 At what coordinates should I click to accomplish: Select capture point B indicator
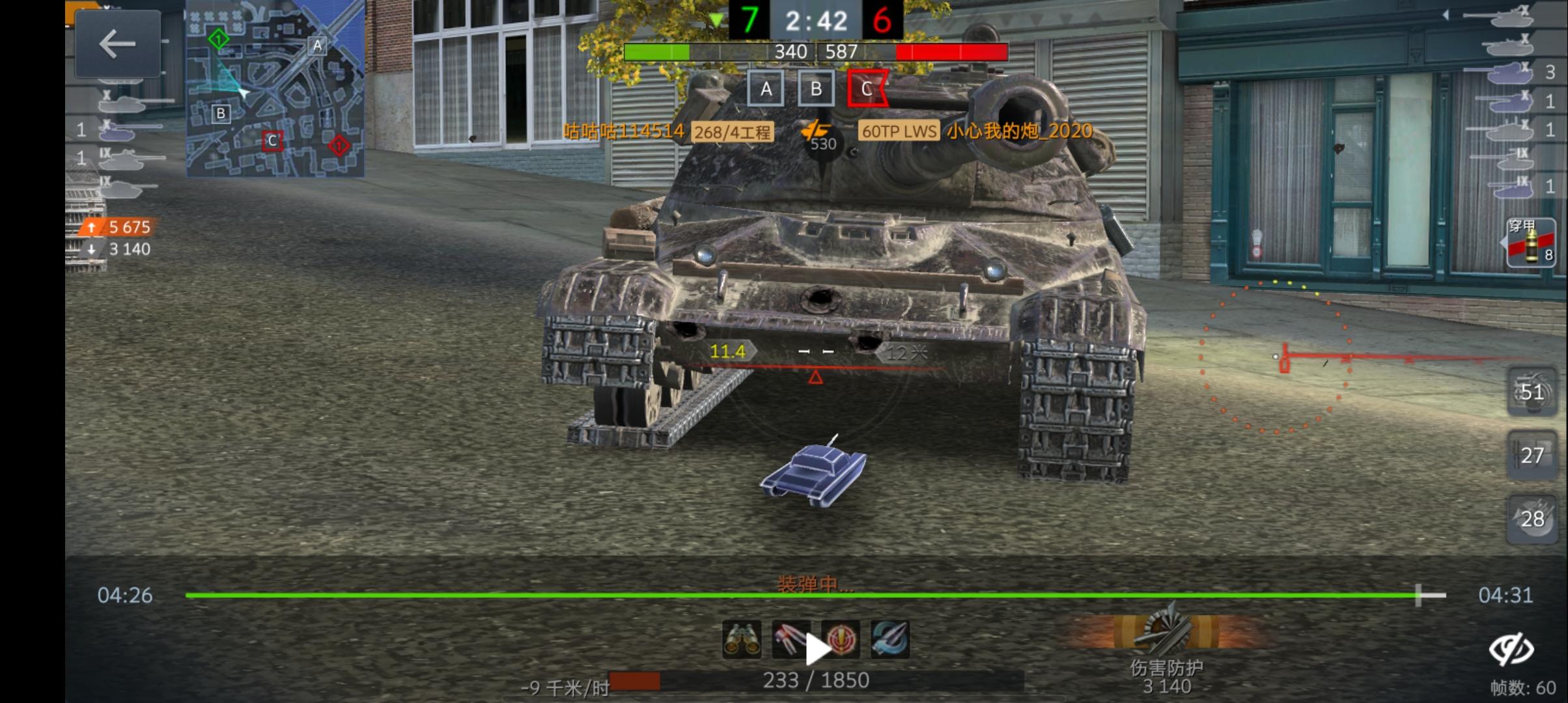click(x=817, y=89)
